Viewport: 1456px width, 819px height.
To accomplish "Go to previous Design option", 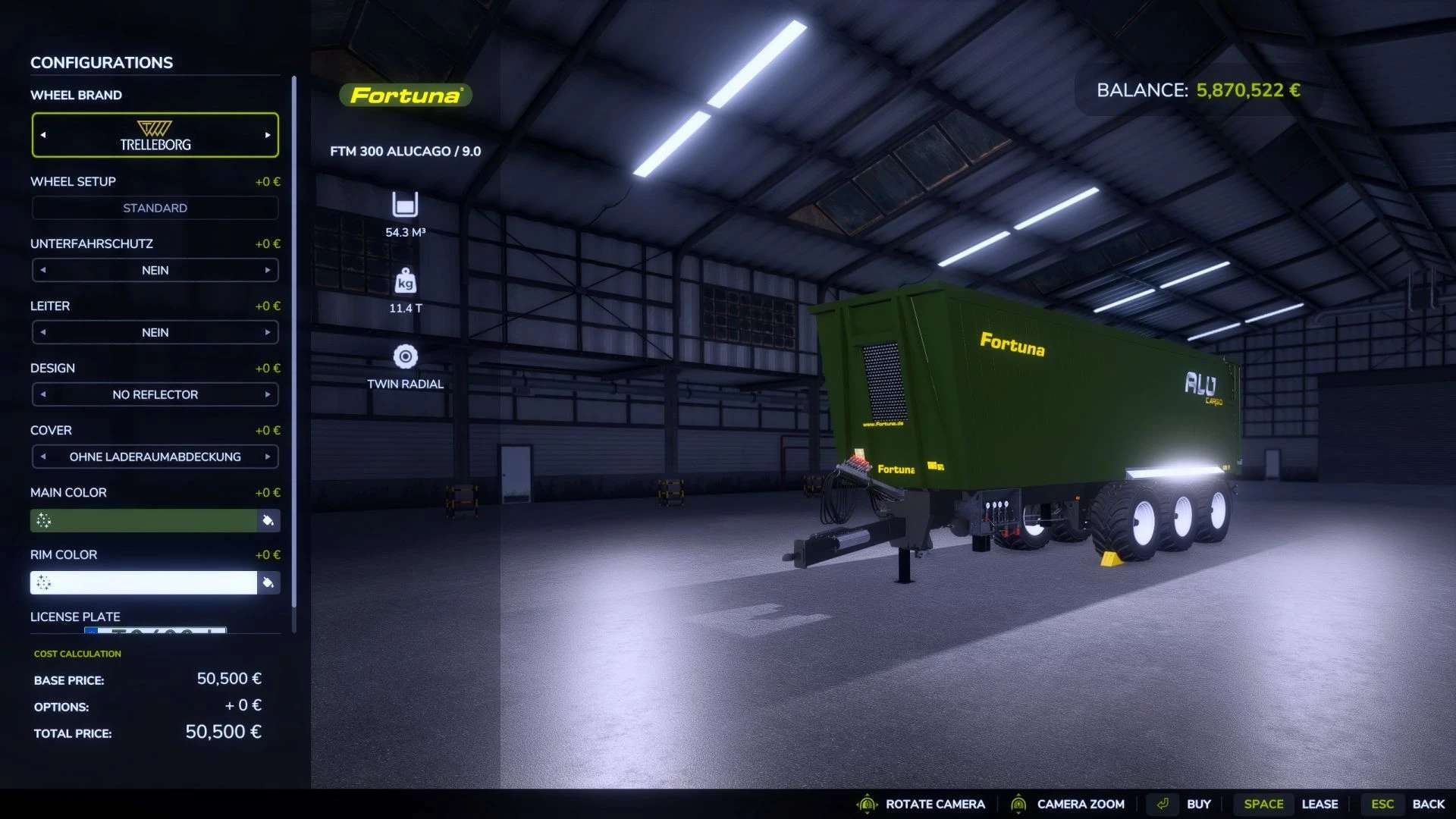I will pos(43,394).
